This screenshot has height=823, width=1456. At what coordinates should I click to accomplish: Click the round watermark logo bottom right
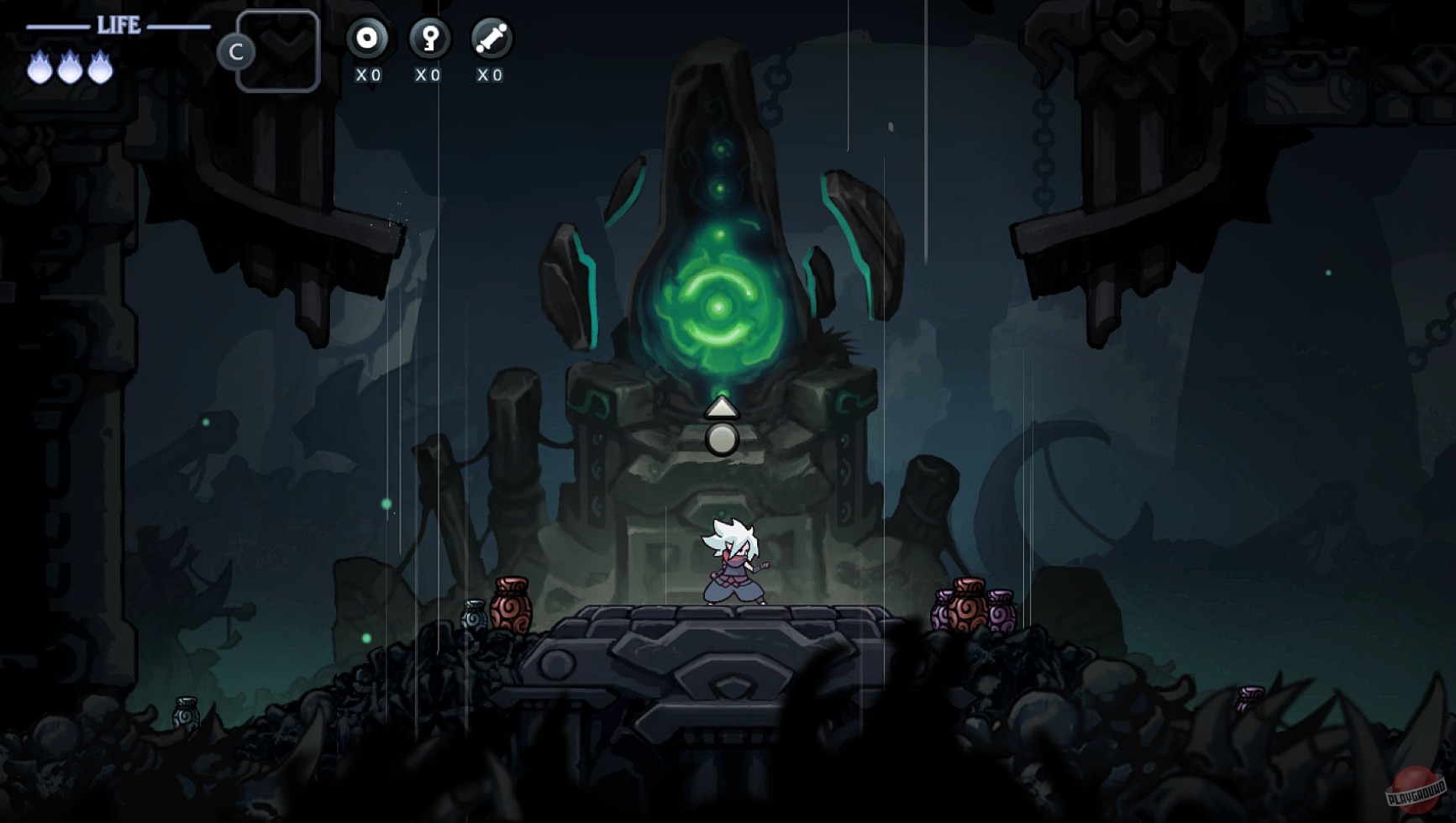click(1414, 789)
